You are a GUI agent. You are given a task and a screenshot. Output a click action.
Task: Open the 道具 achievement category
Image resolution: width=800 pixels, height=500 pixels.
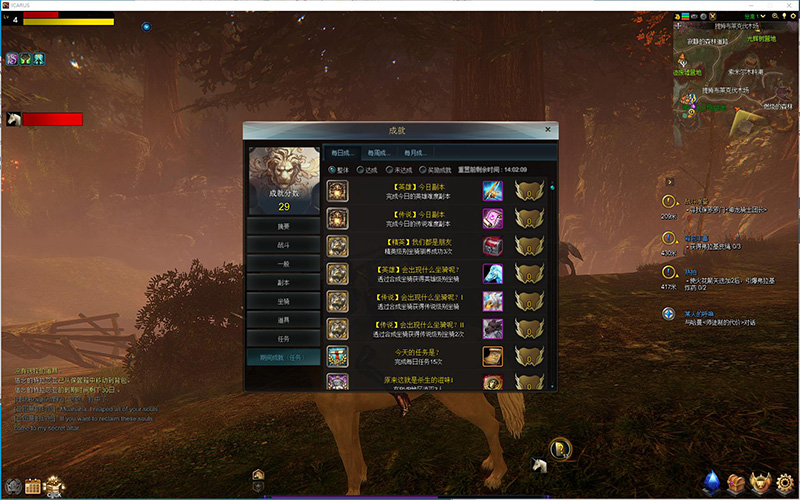click(x=284, y=319)
